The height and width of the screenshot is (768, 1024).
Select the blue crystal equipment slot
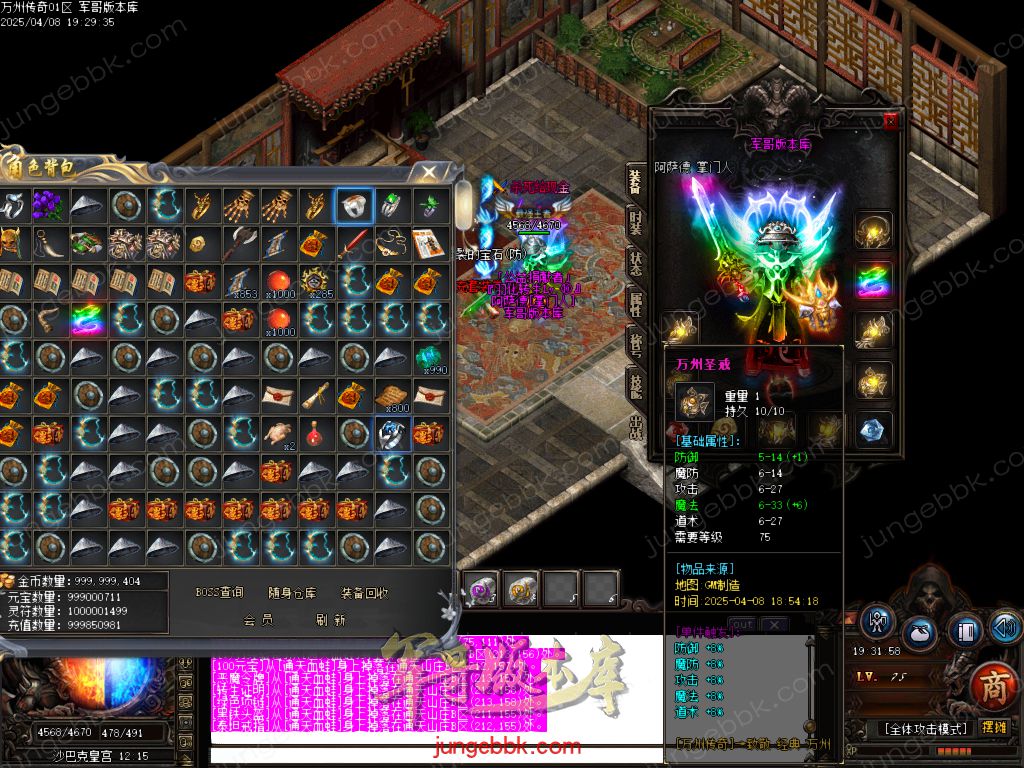873,430
